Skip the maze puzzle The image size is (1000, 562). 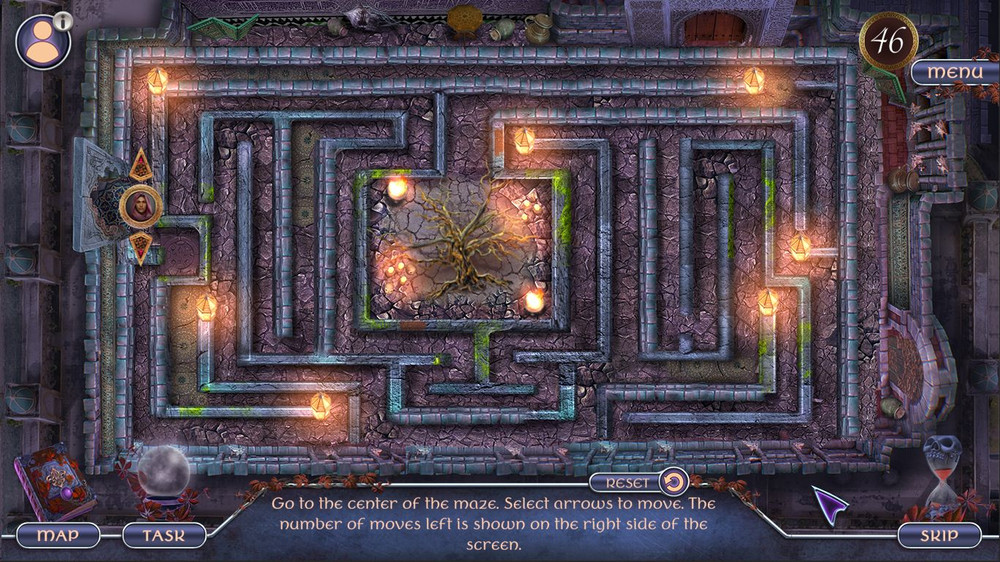pos(937,535)
